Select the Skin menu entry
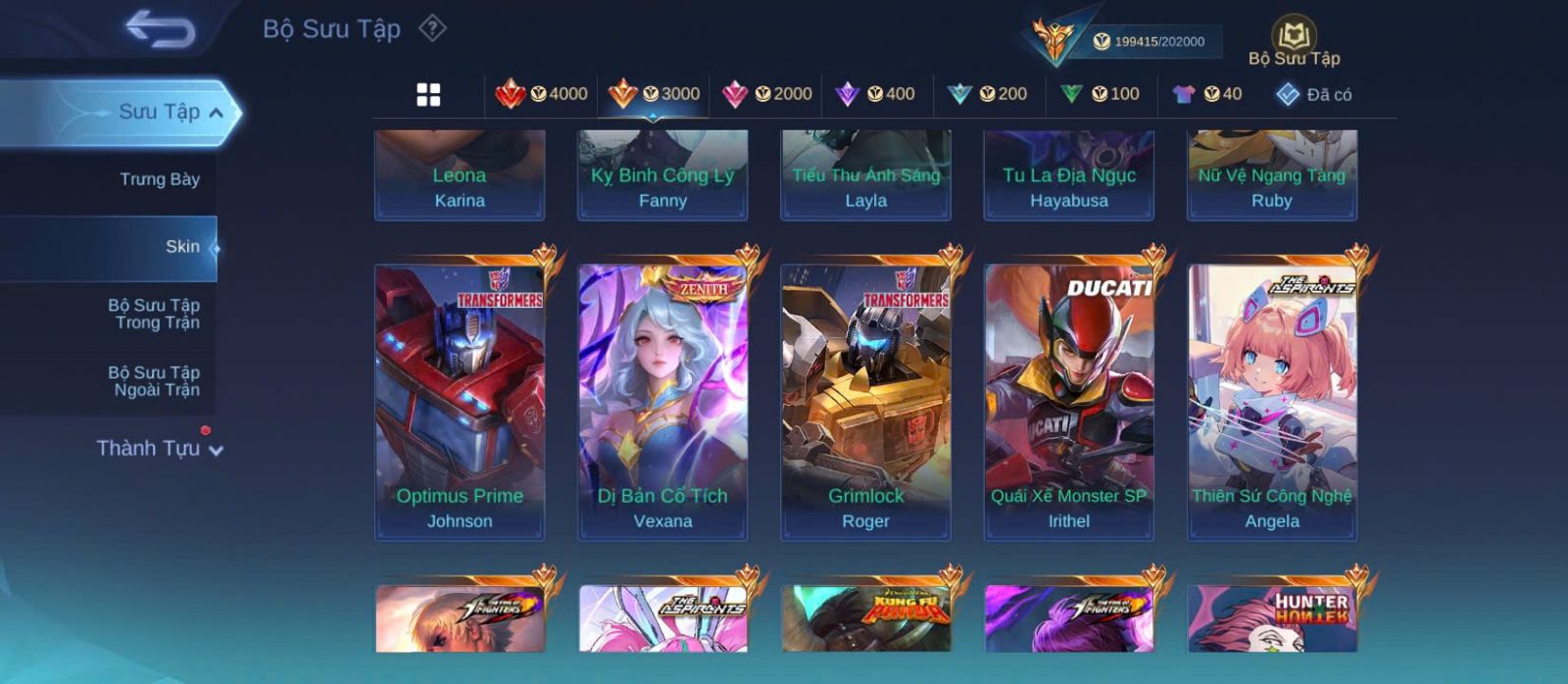 (x=182, y=247)
